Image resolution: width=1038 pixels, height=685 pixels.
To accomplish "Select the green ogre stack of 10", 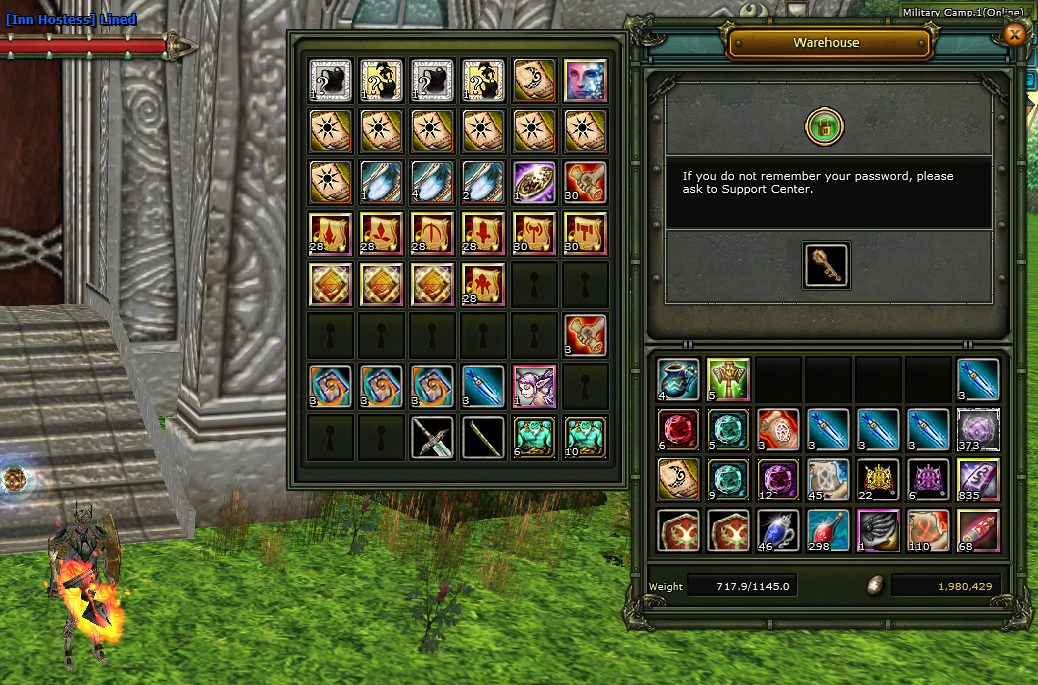I will click(x=585, y=437).
